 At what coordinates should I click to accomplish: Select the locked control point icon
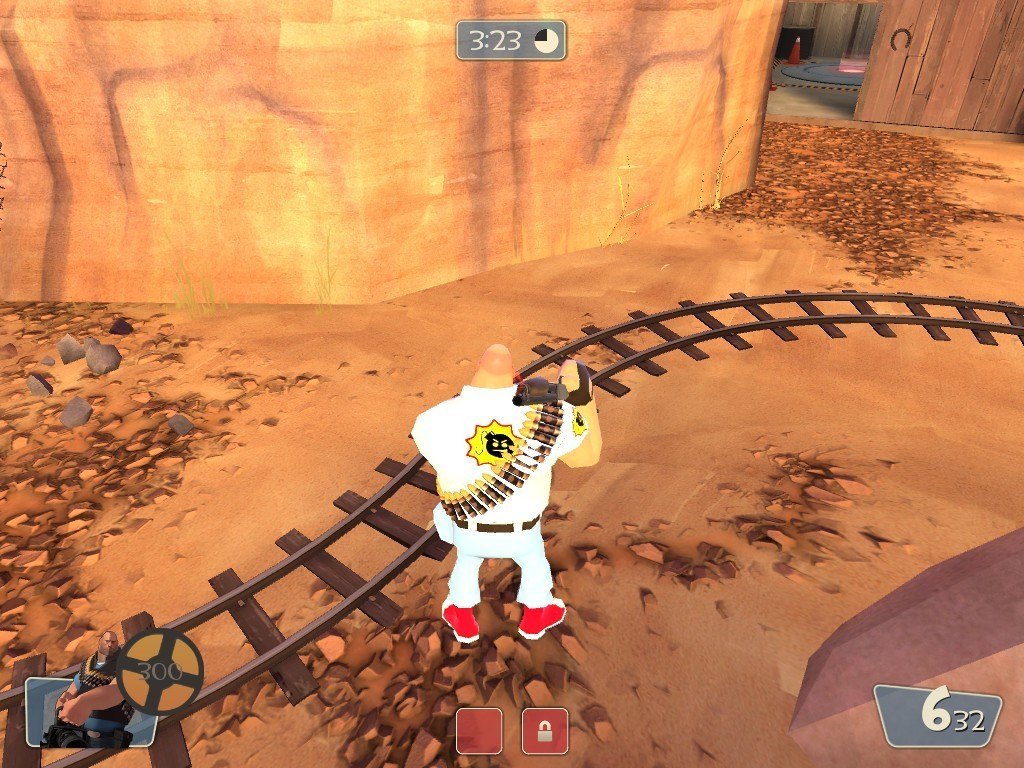point(545,731)
